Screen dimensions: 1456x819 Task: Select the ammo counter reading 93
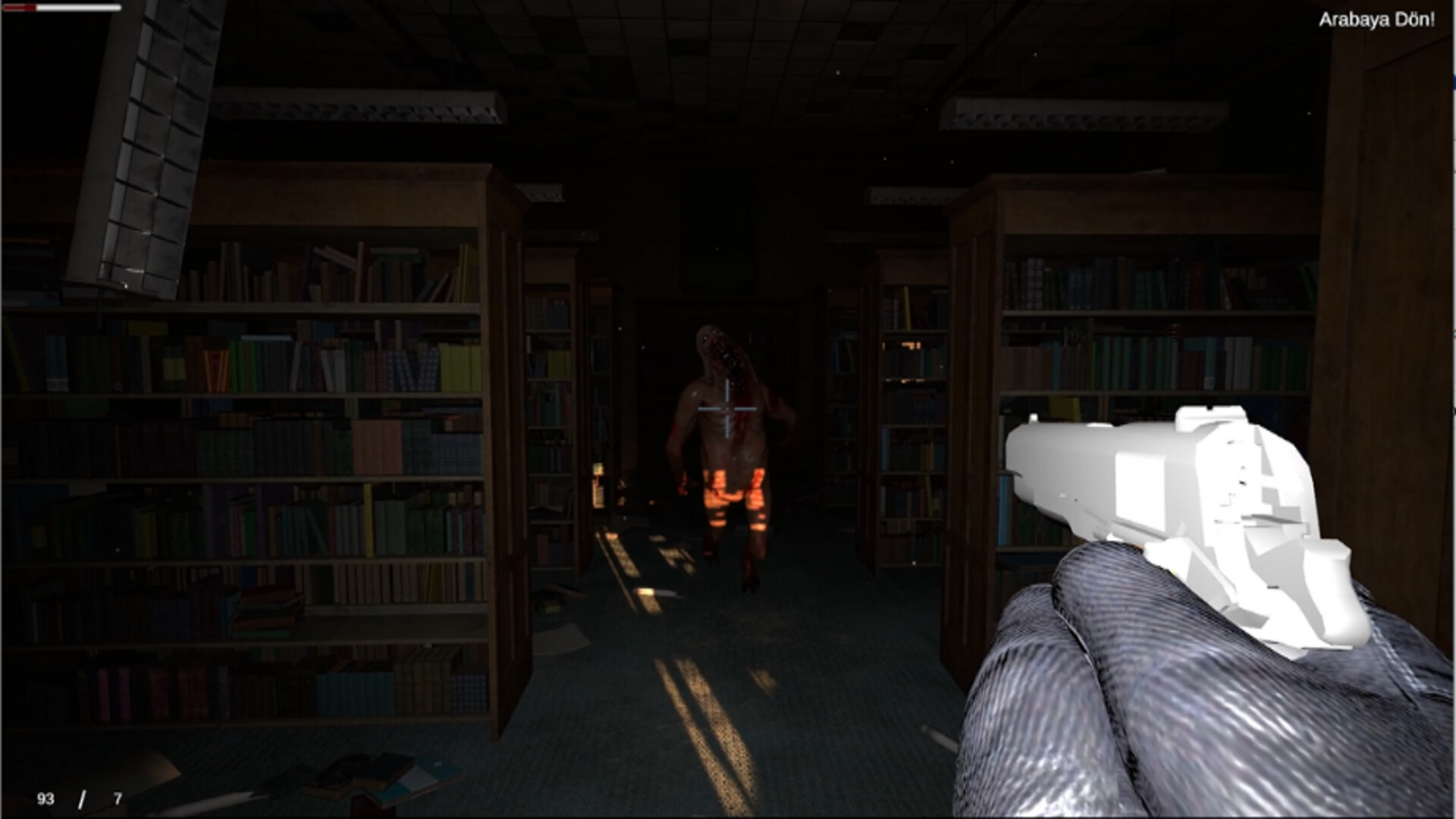45,798
